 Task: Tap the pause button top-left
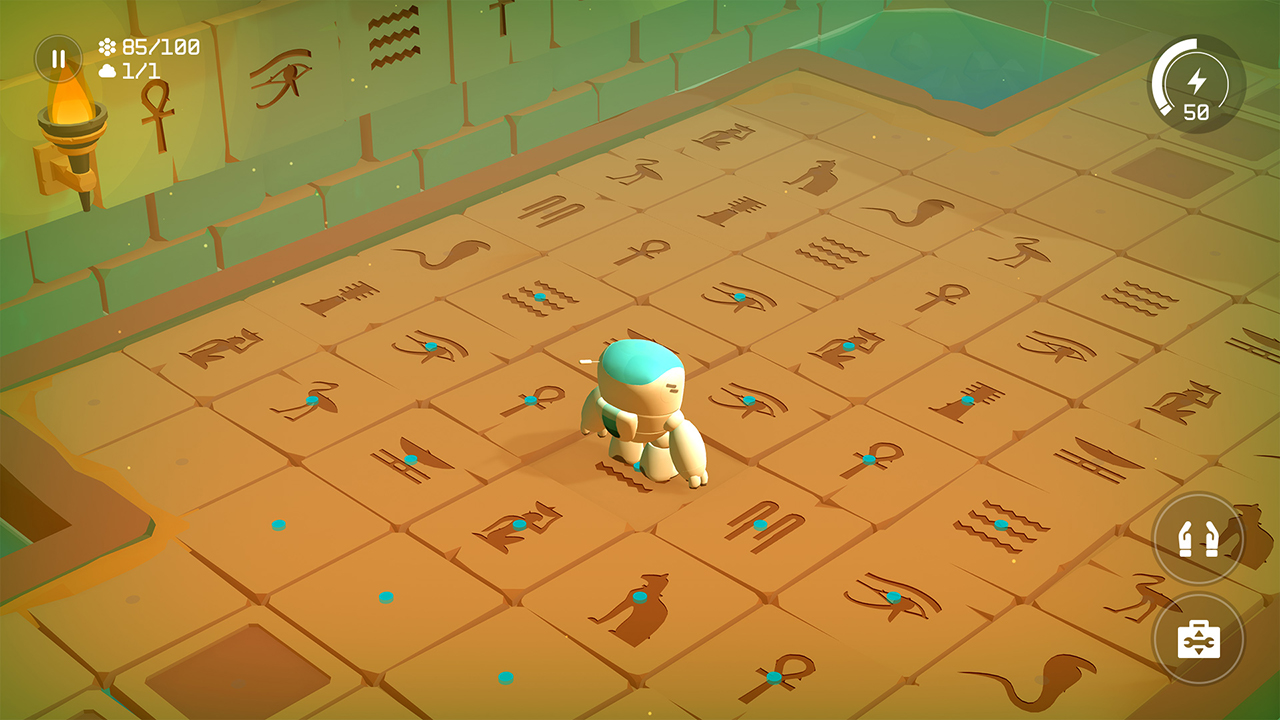[57, 57]
